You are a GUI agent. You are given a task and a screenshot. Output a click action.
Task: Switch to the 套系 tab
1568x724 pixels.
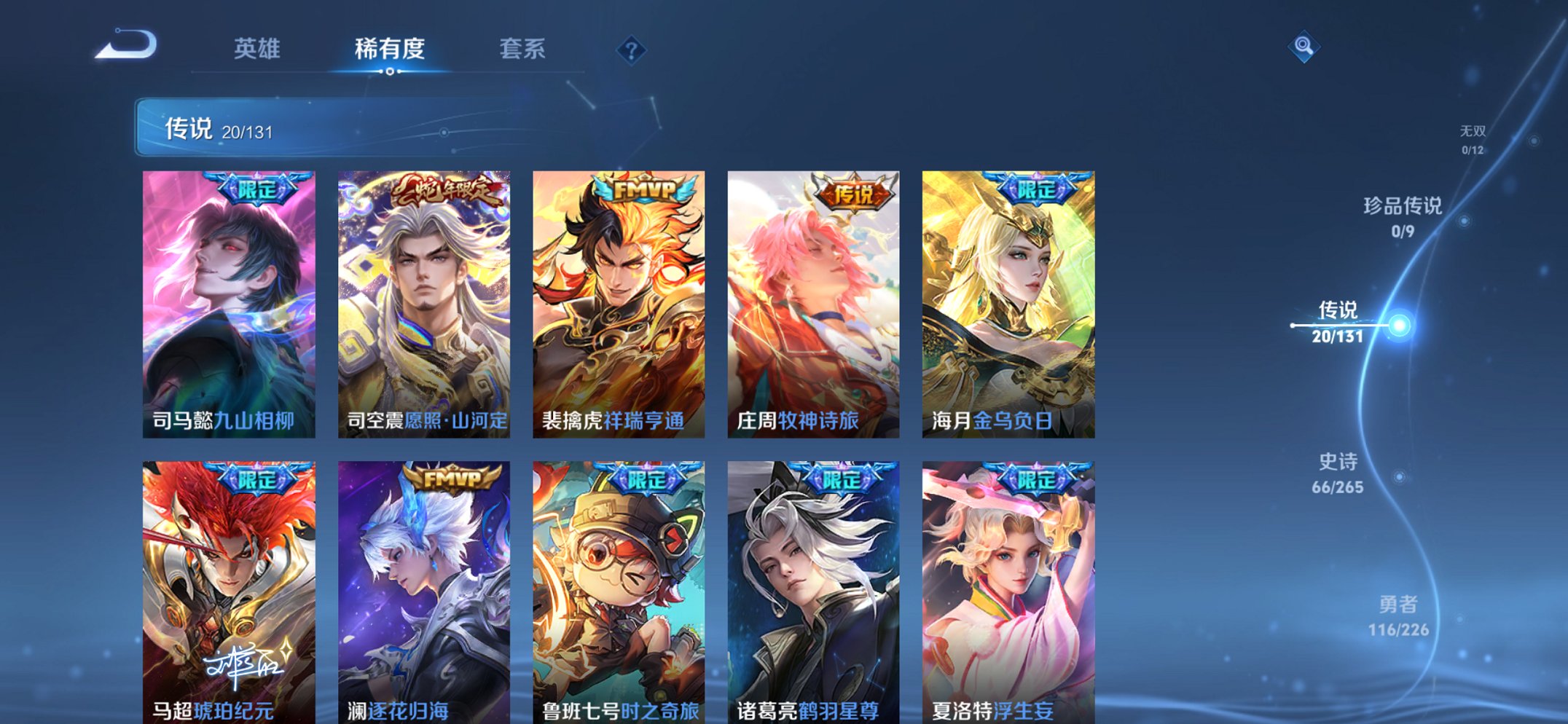coord(524,50)
